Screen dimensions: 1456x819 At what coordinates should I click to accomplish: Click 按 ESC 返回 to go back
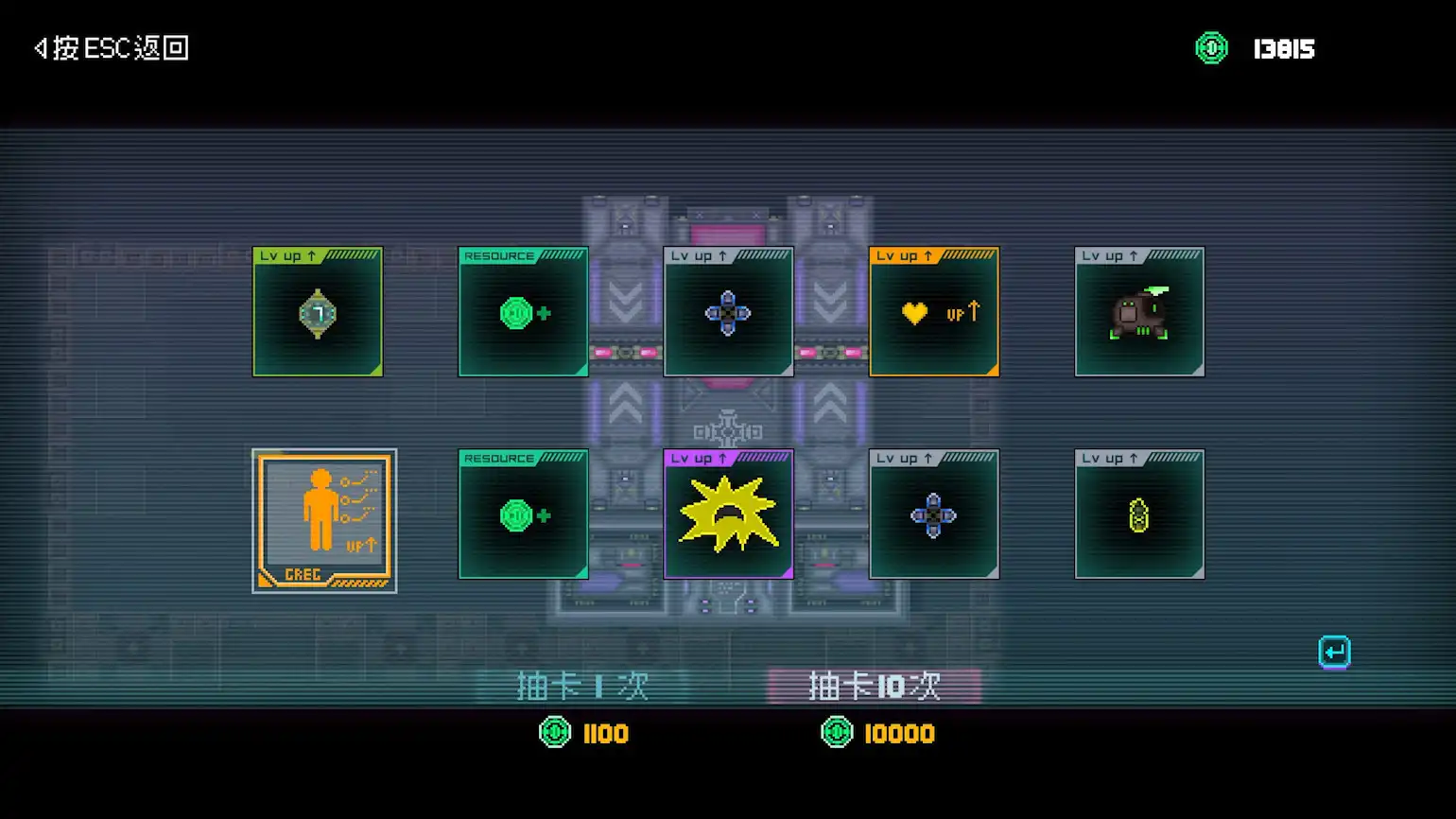click(x=109, y=48)
